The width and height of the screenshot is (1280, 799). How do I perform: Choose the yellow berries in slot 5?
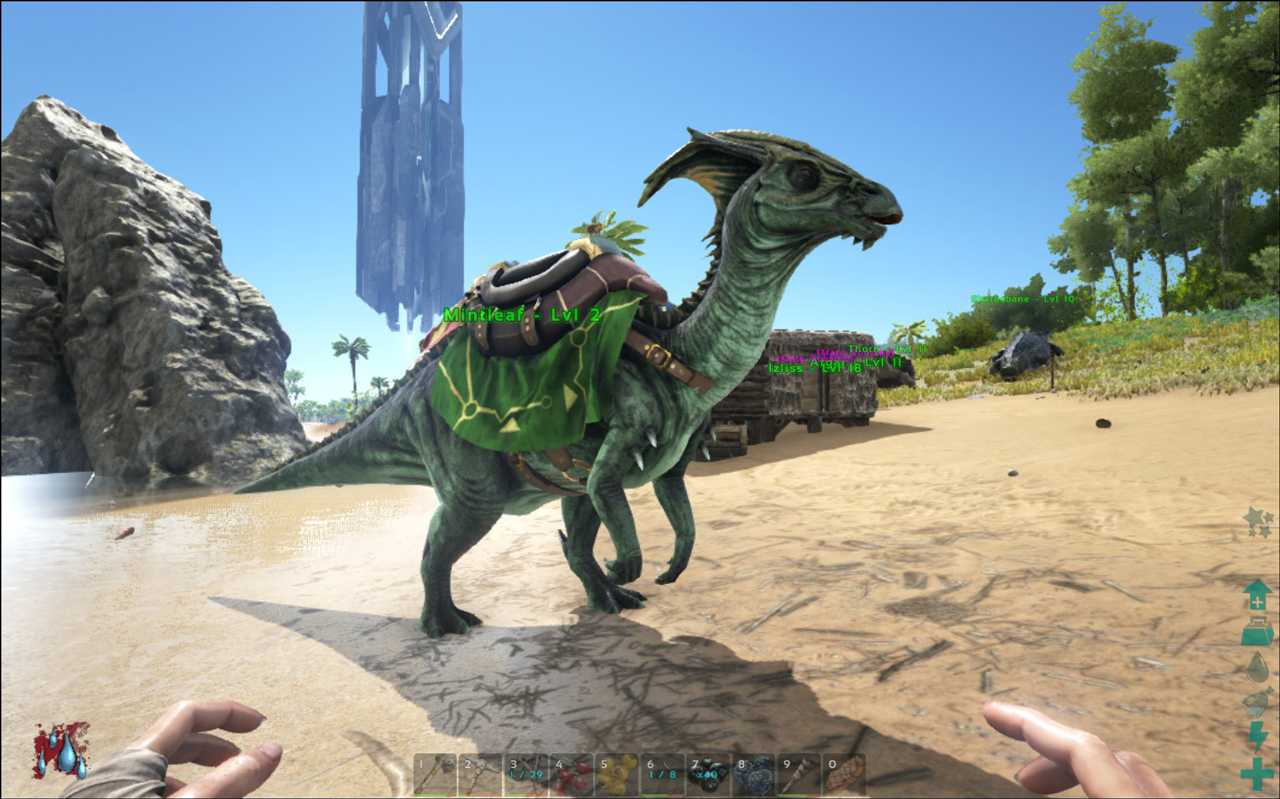coord(616,774)
